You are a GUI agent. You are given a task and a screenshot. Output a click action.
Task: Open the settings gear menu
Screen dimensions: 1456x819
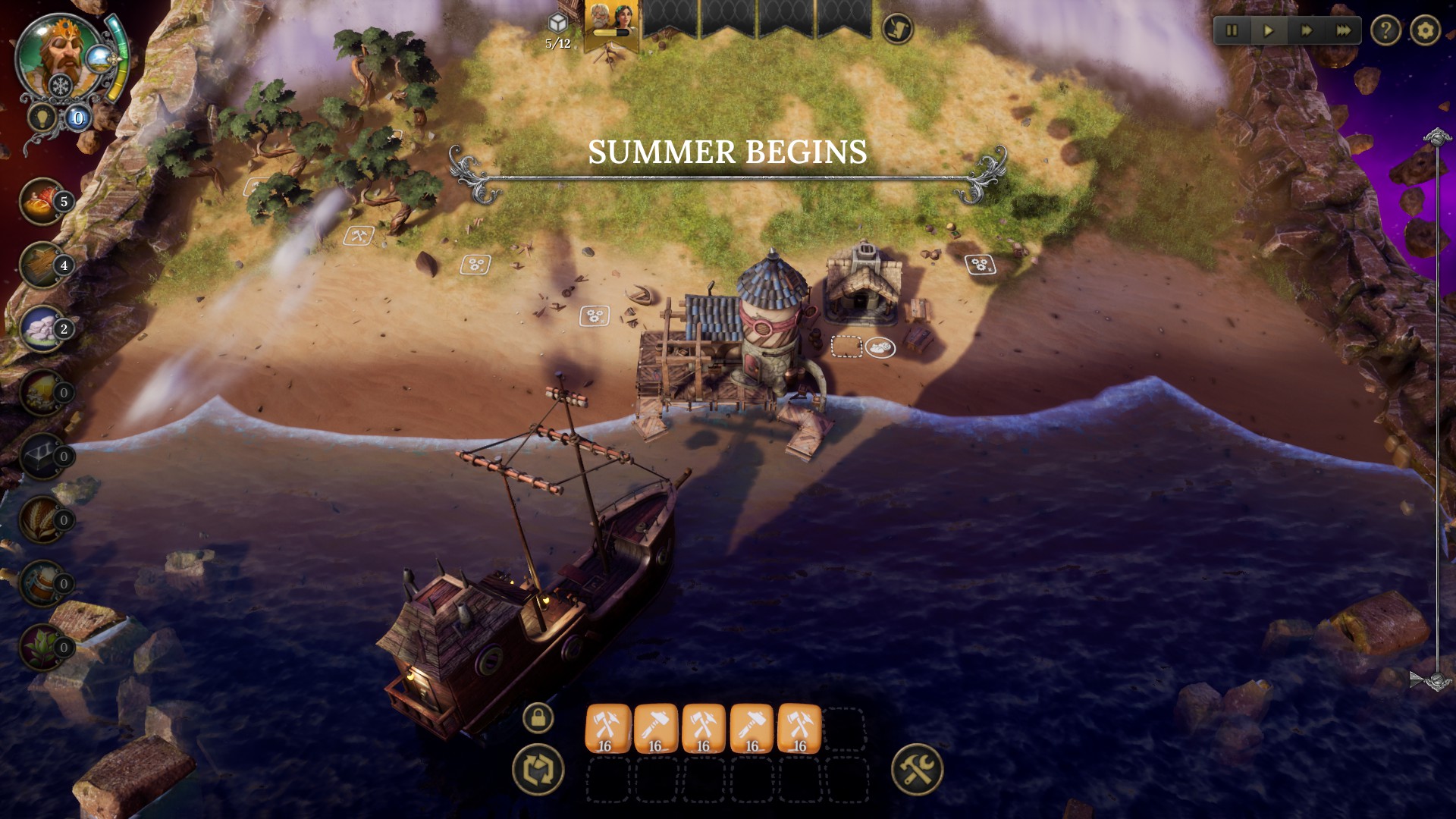[x=1426, y=30]
